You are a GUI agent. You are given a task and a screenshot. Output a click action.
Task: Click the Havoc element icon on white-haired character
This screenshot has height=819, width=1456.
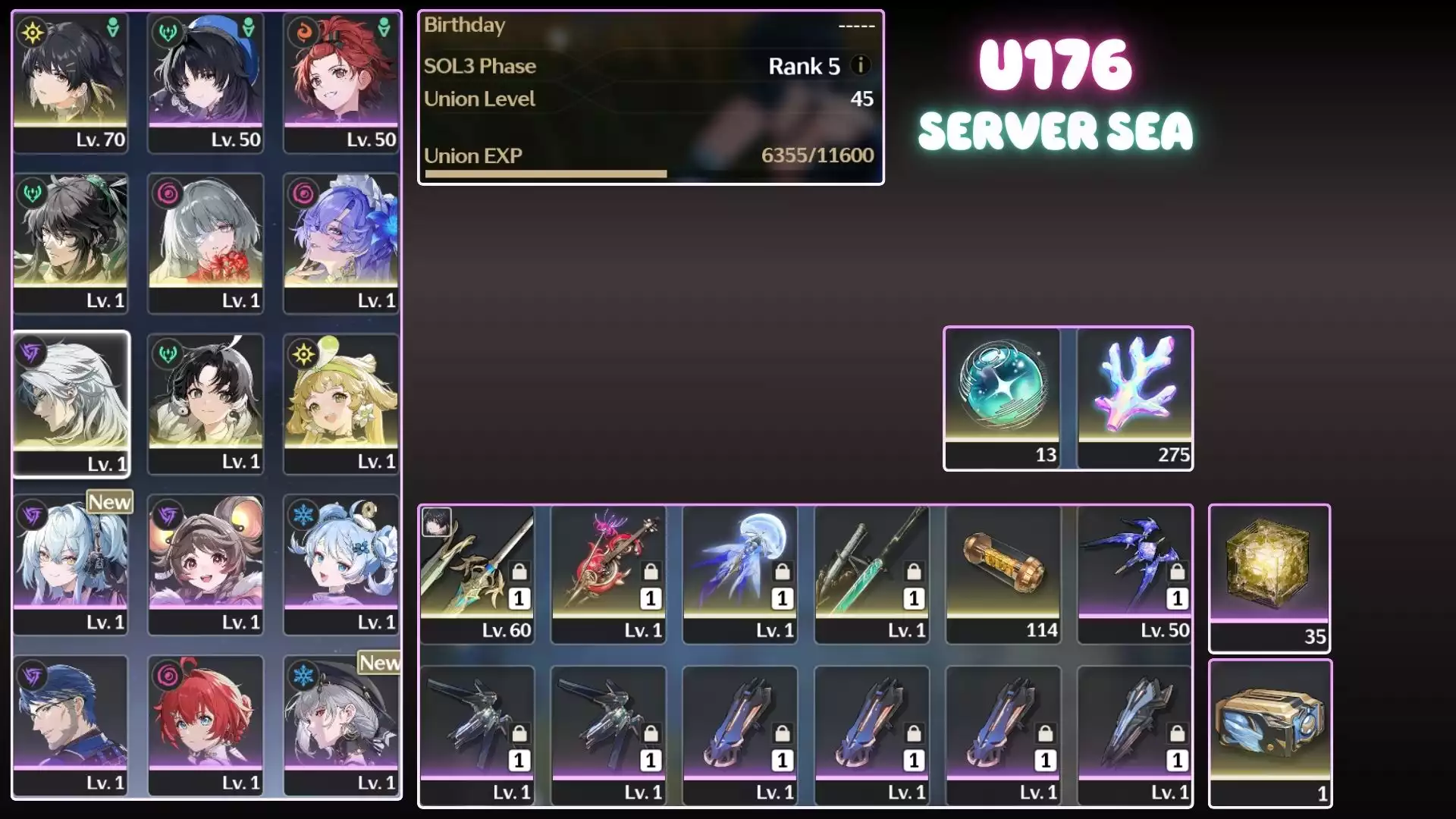[30, 352]
